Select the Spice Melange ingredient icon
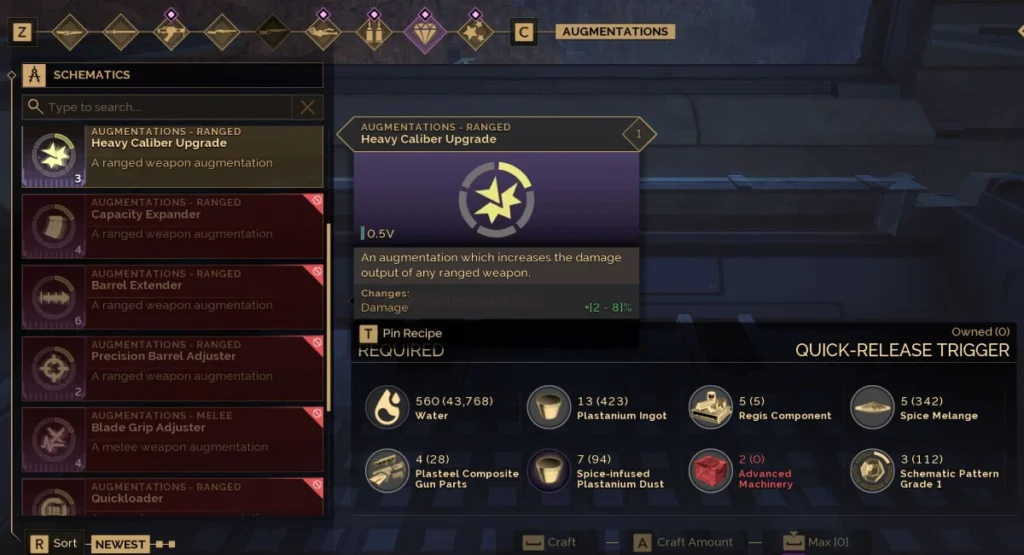Viewport: 1024px width, 555px height. click(x=872, y=407)
